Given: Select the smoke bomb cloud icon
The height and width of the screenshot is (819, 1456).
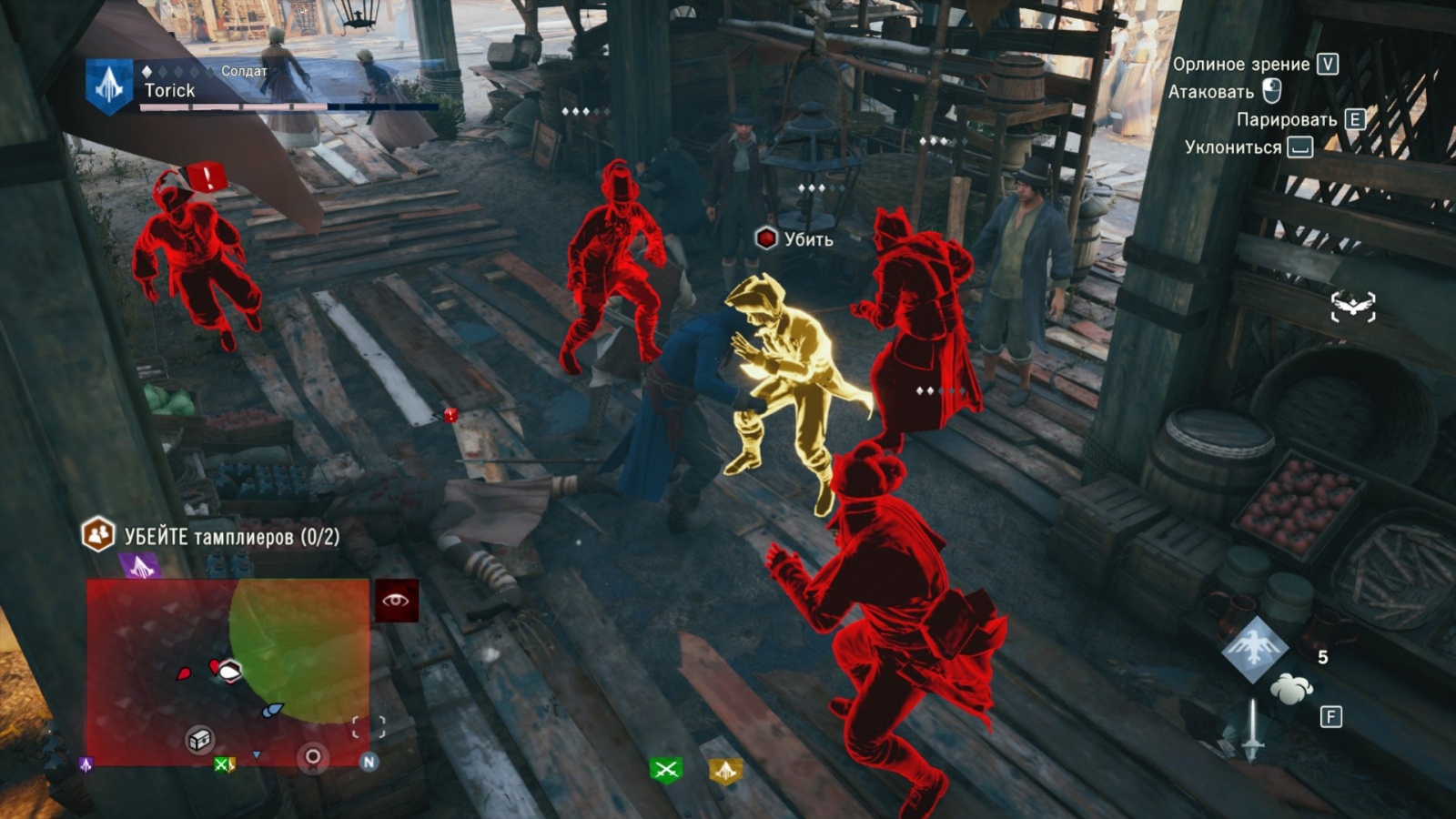Looking at the screenshot, I should 1291,689.
